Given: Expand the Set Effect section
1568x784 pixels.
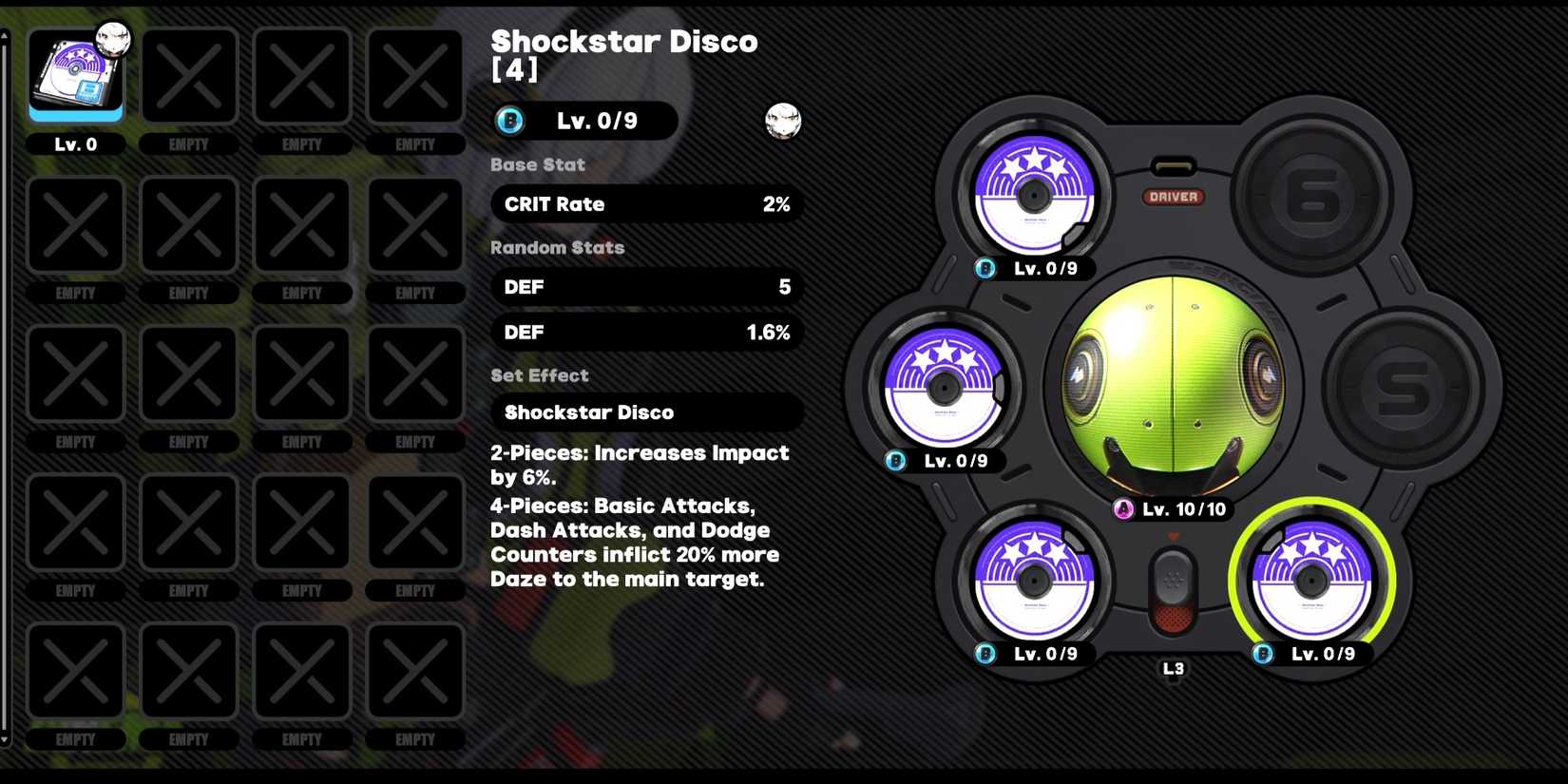Looking at the screenshot, I should tap(539, 375).
